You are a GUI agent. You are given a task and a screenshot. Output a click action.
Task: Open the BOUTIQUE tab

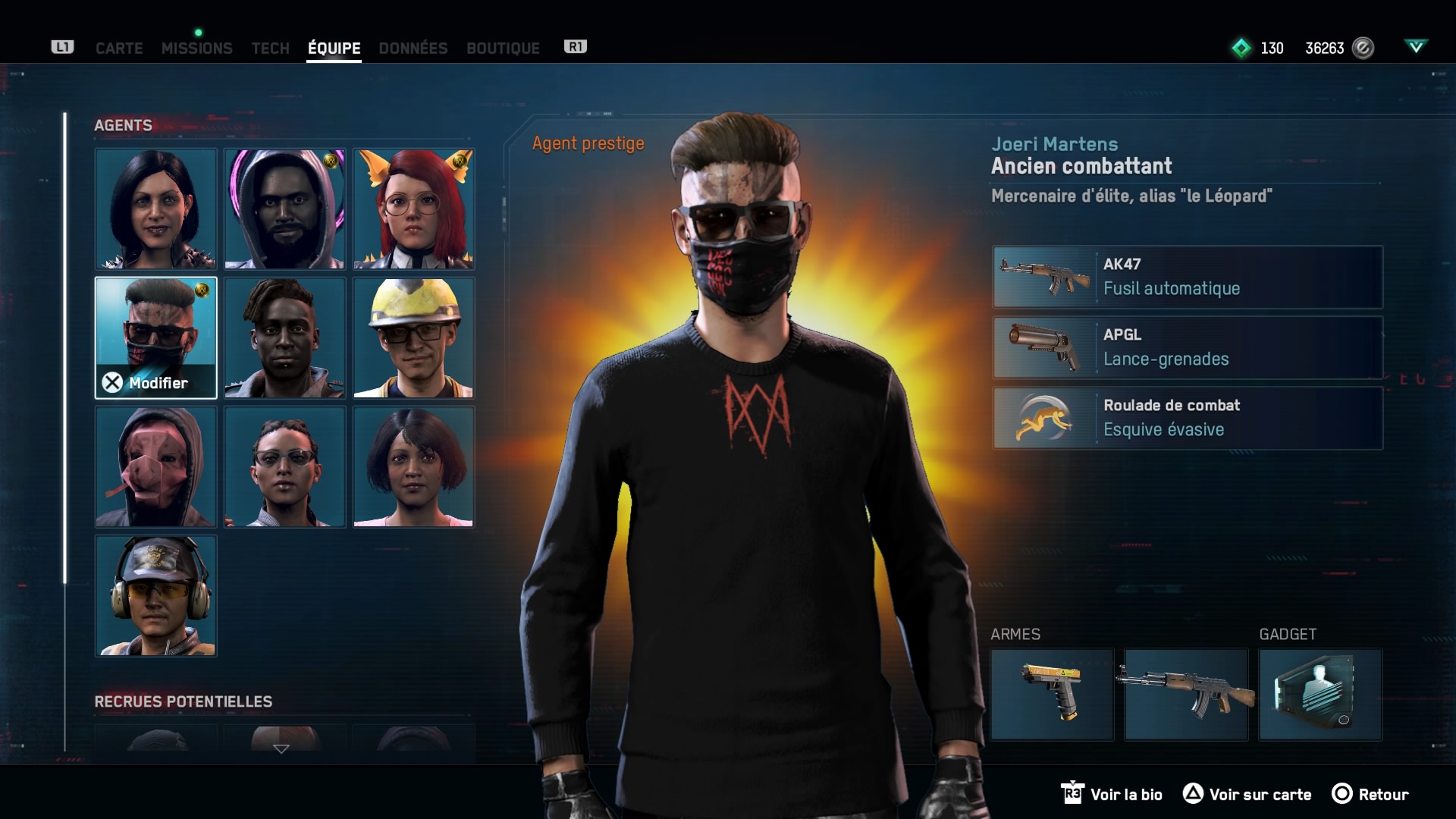tap(503, 48)
